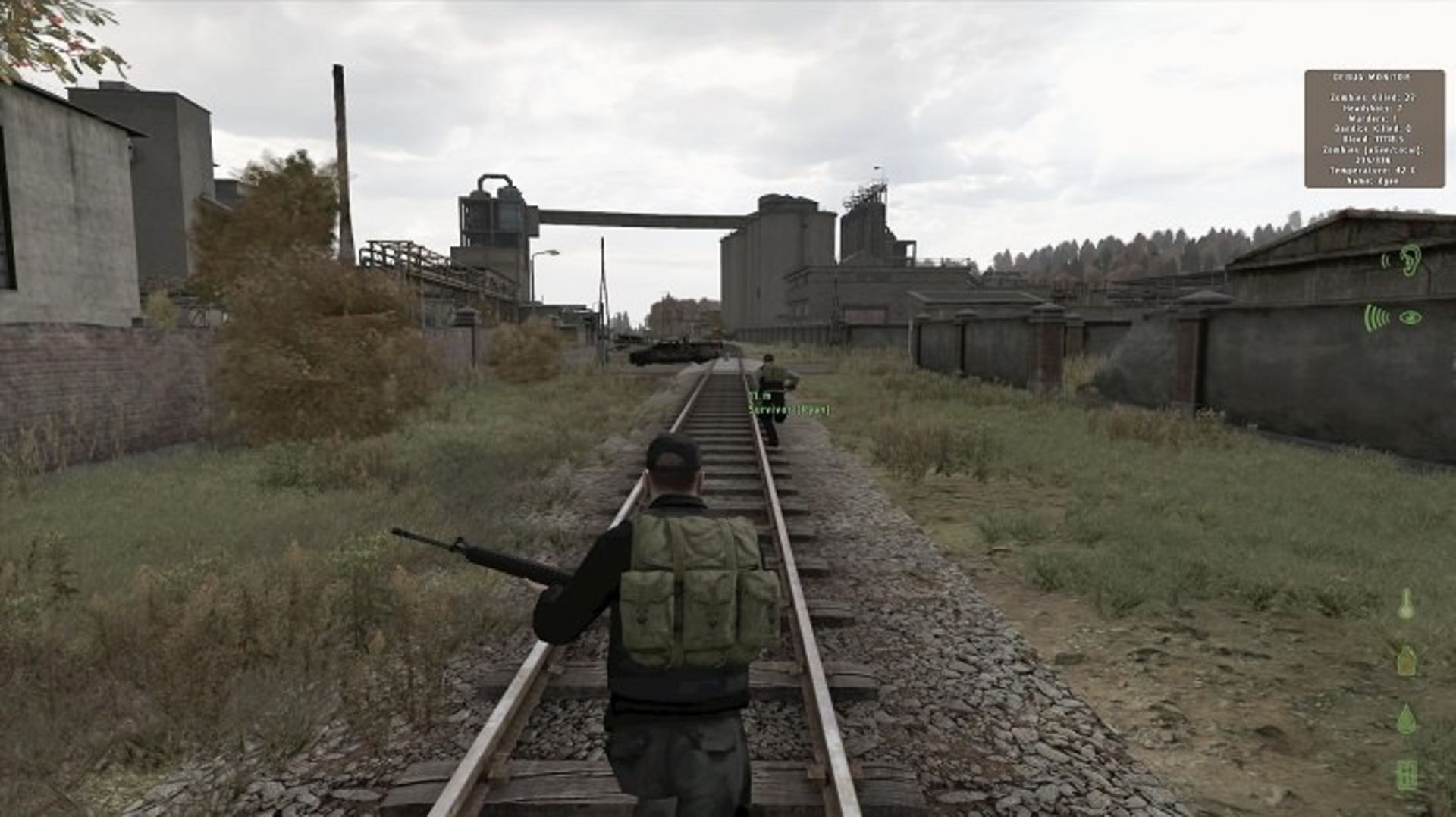
Task: Expand the Zombies (alive/total) counter
Action: [1373, 149]
